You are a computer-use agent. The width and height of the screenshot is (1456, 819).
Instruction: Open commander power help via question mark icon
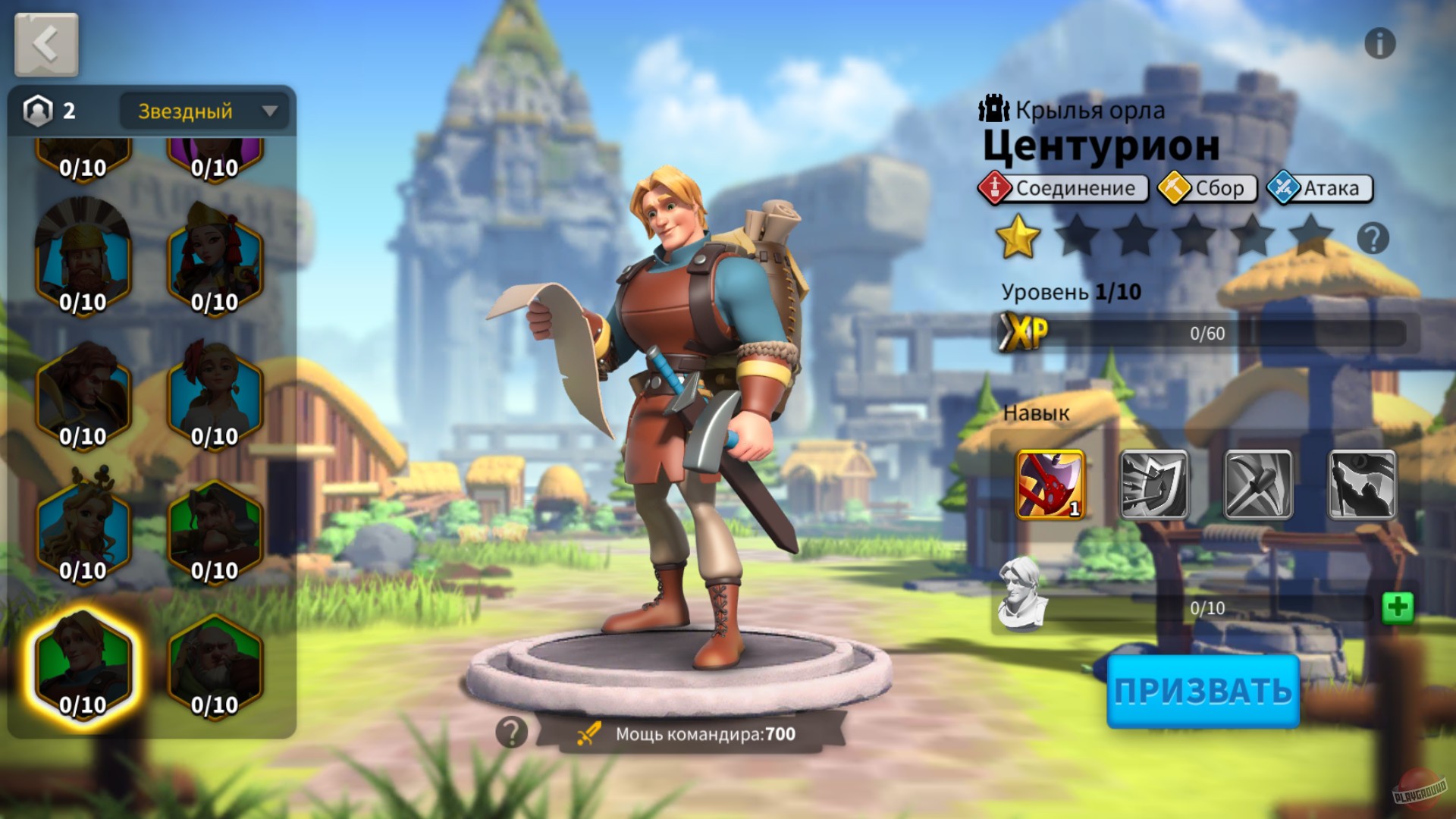[x=510, y=732]
